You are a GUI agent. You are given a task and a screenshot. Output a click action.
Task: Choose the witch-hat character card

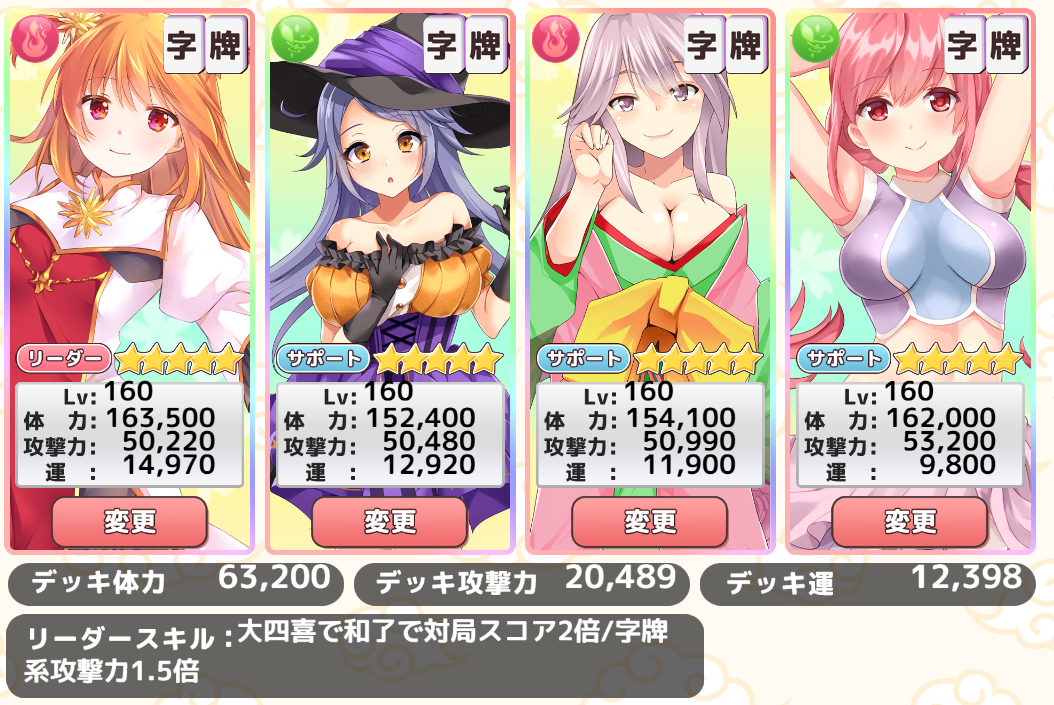click(x=389, y=200)
